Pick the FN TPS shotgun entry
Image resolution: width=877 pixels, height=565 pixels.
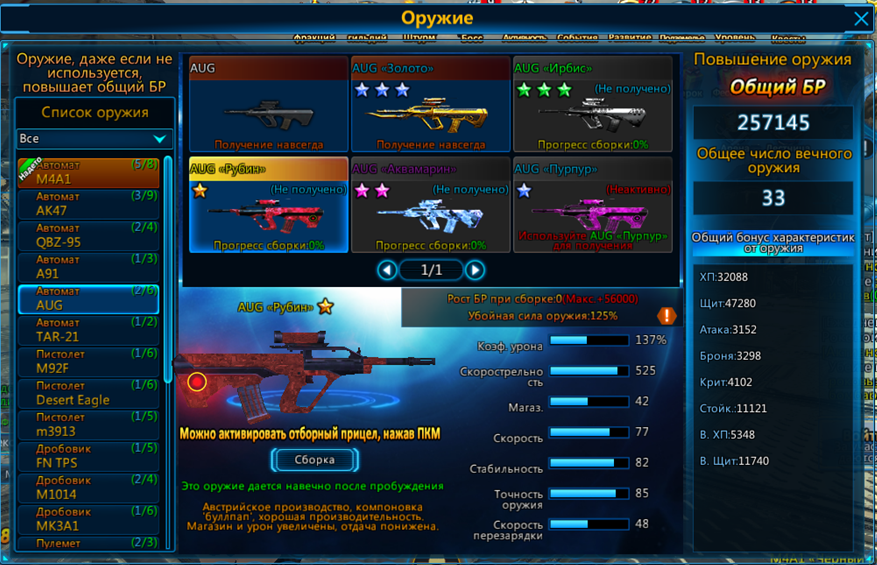[x=90, y=456]
